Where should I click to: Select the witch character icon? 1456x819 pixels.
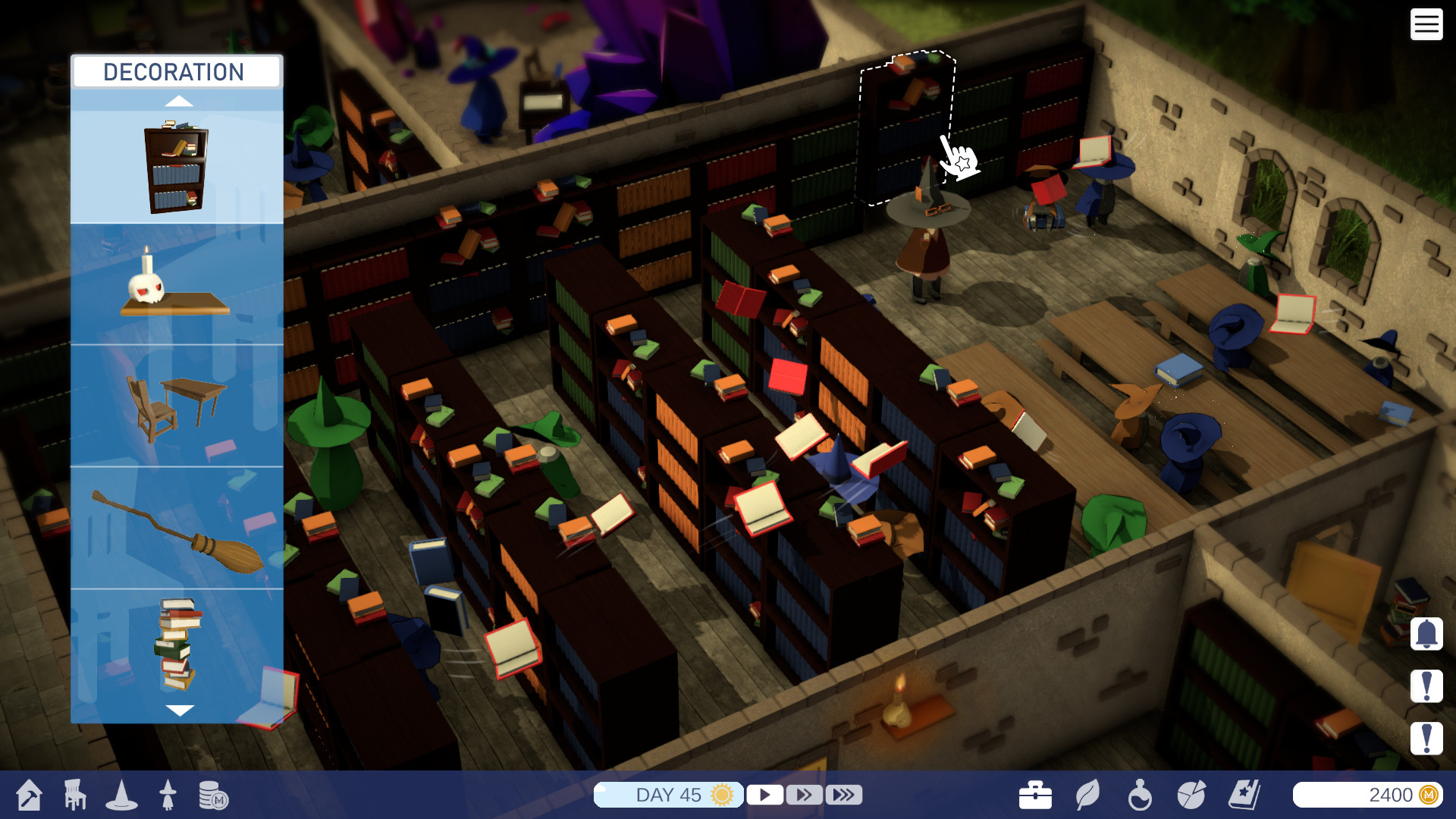pos(168,795)
